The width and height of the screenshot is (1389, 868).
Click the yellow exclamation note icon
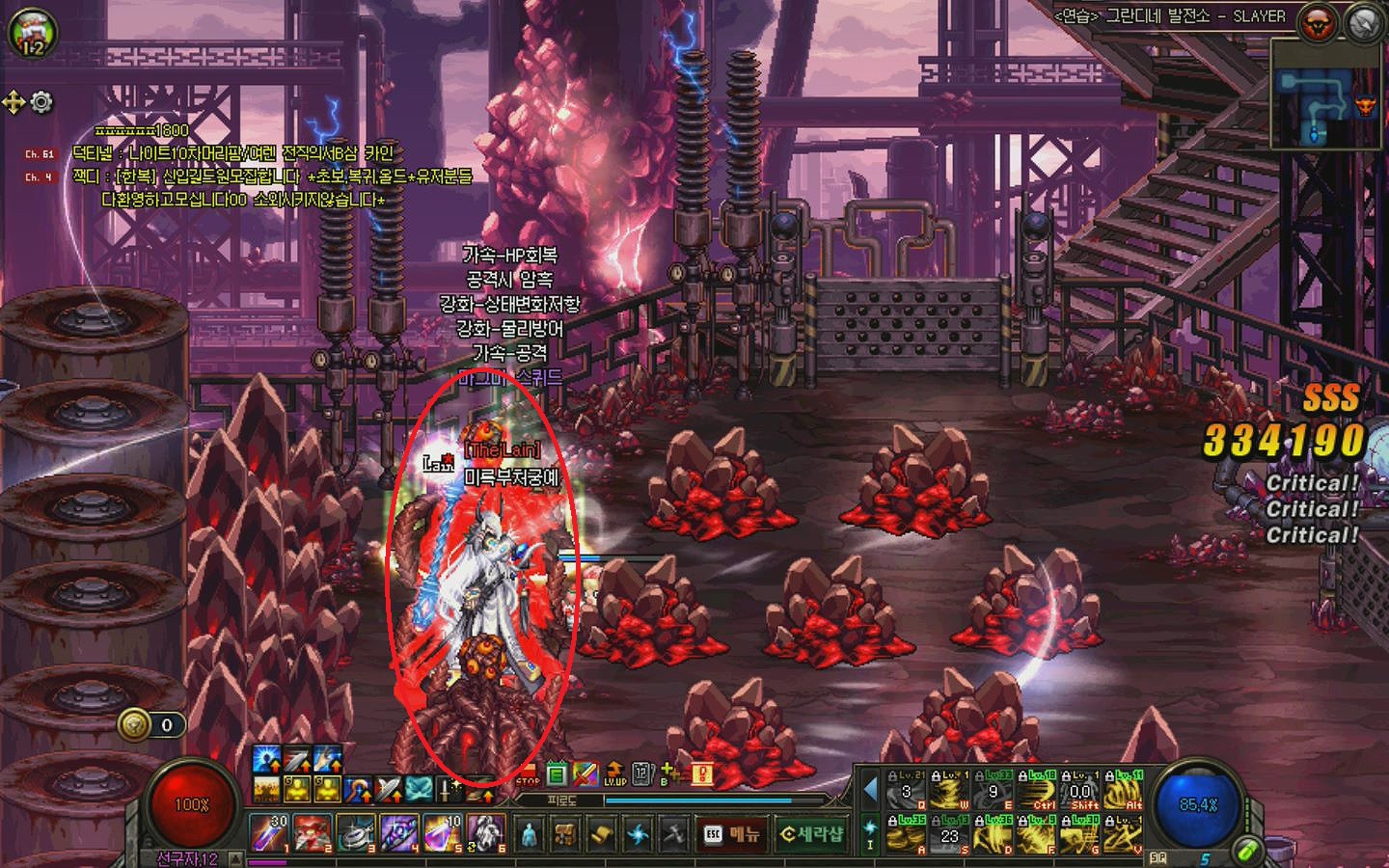point(704,773)
